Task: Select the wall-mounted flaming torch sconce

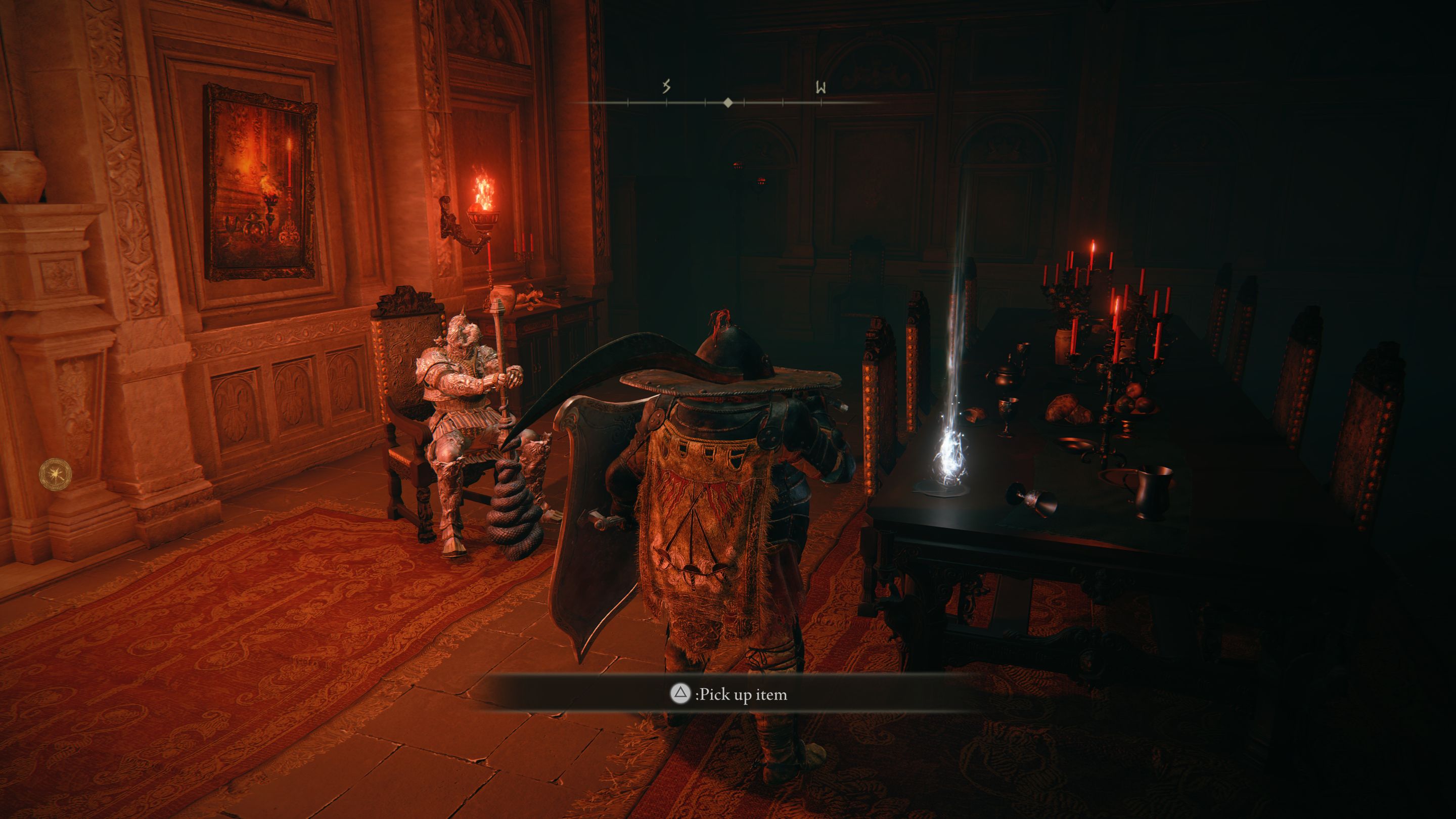Action: 483,215
